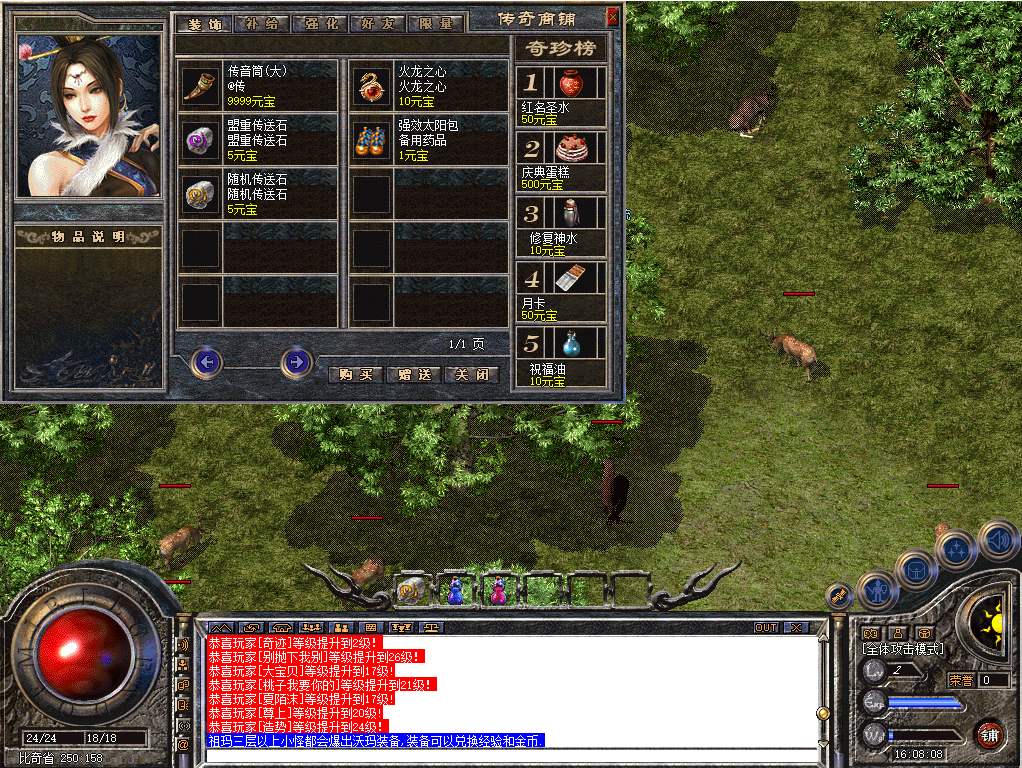Image resolution: width=1022 pixels, height=768 pixels.
Task: Close the 传奇商铺 shop window
Action: tap(612, 17)
